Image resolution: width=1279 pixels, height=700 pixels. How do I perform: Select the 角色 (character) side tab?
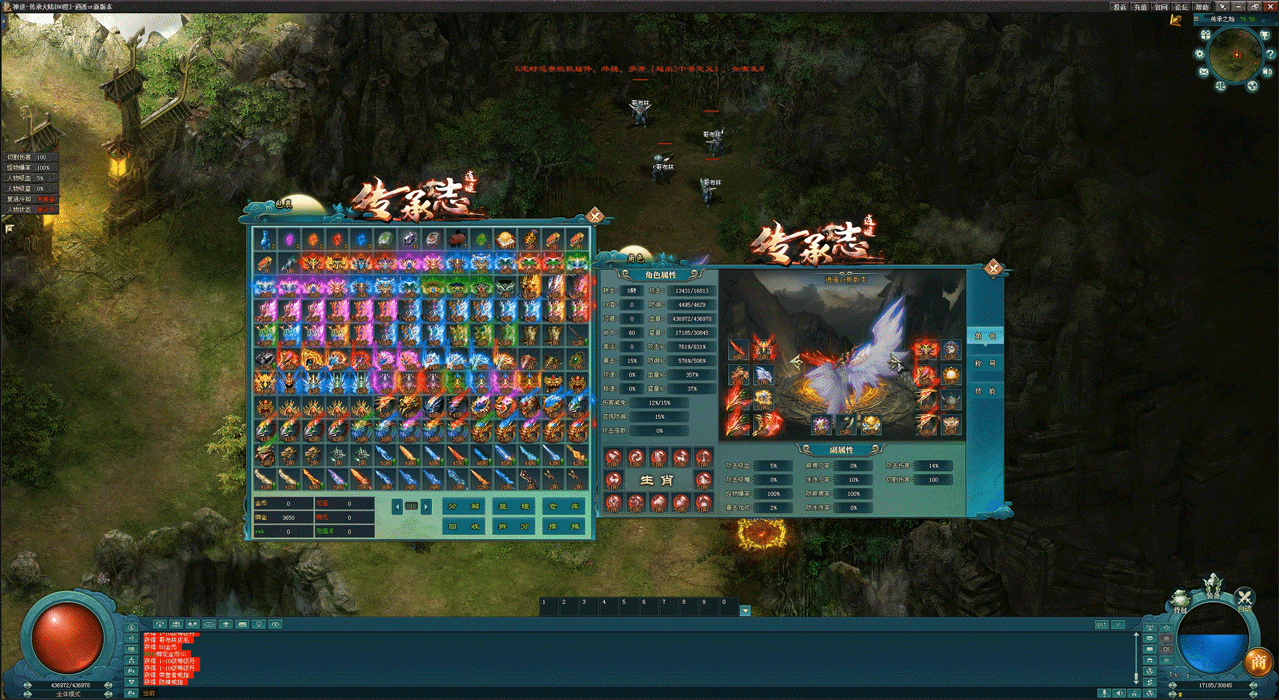(984, 335)
